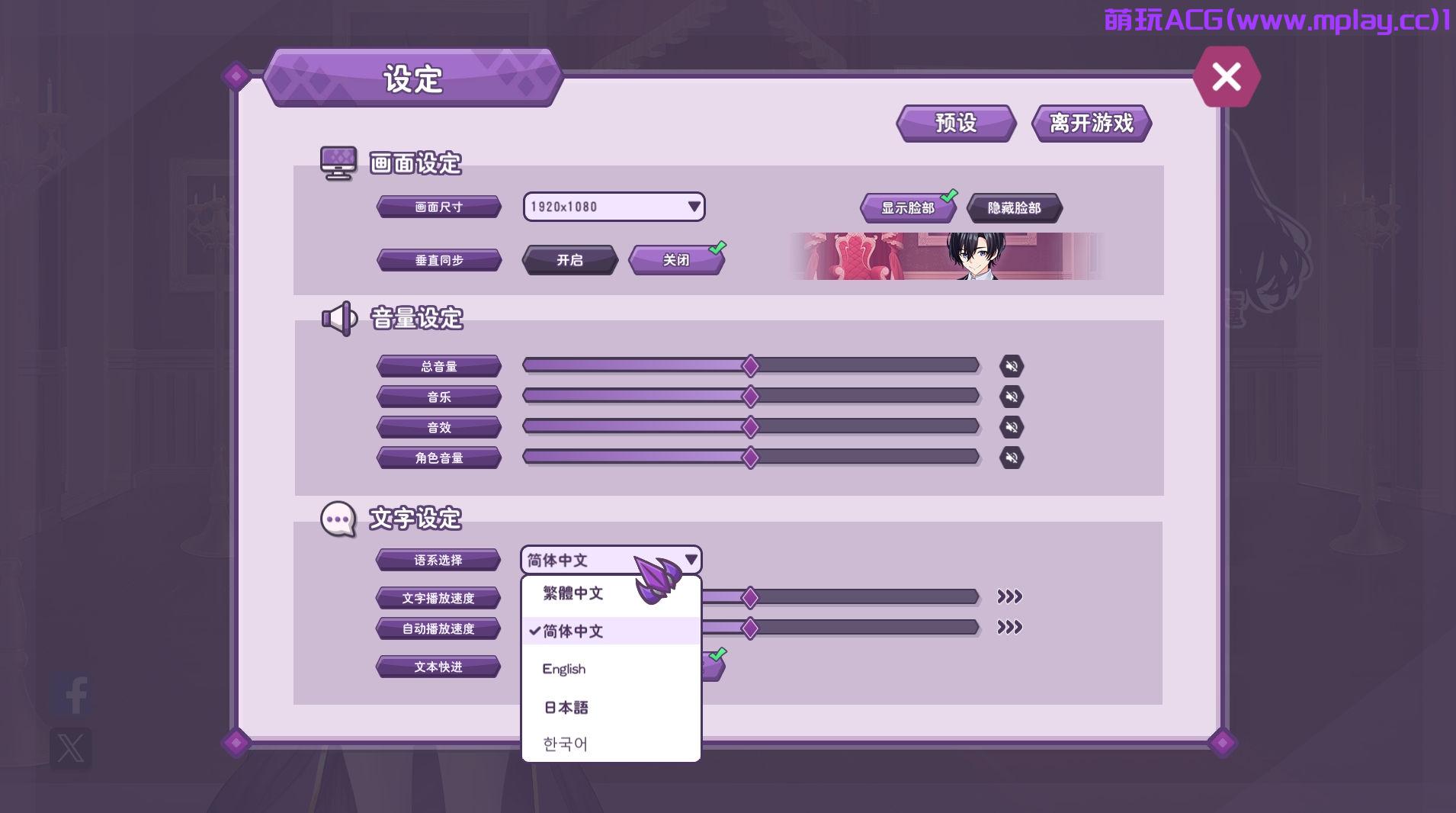Enable 隐藏脸部 option
This screenshot has width=1456, height=813.
point(1015,207)
